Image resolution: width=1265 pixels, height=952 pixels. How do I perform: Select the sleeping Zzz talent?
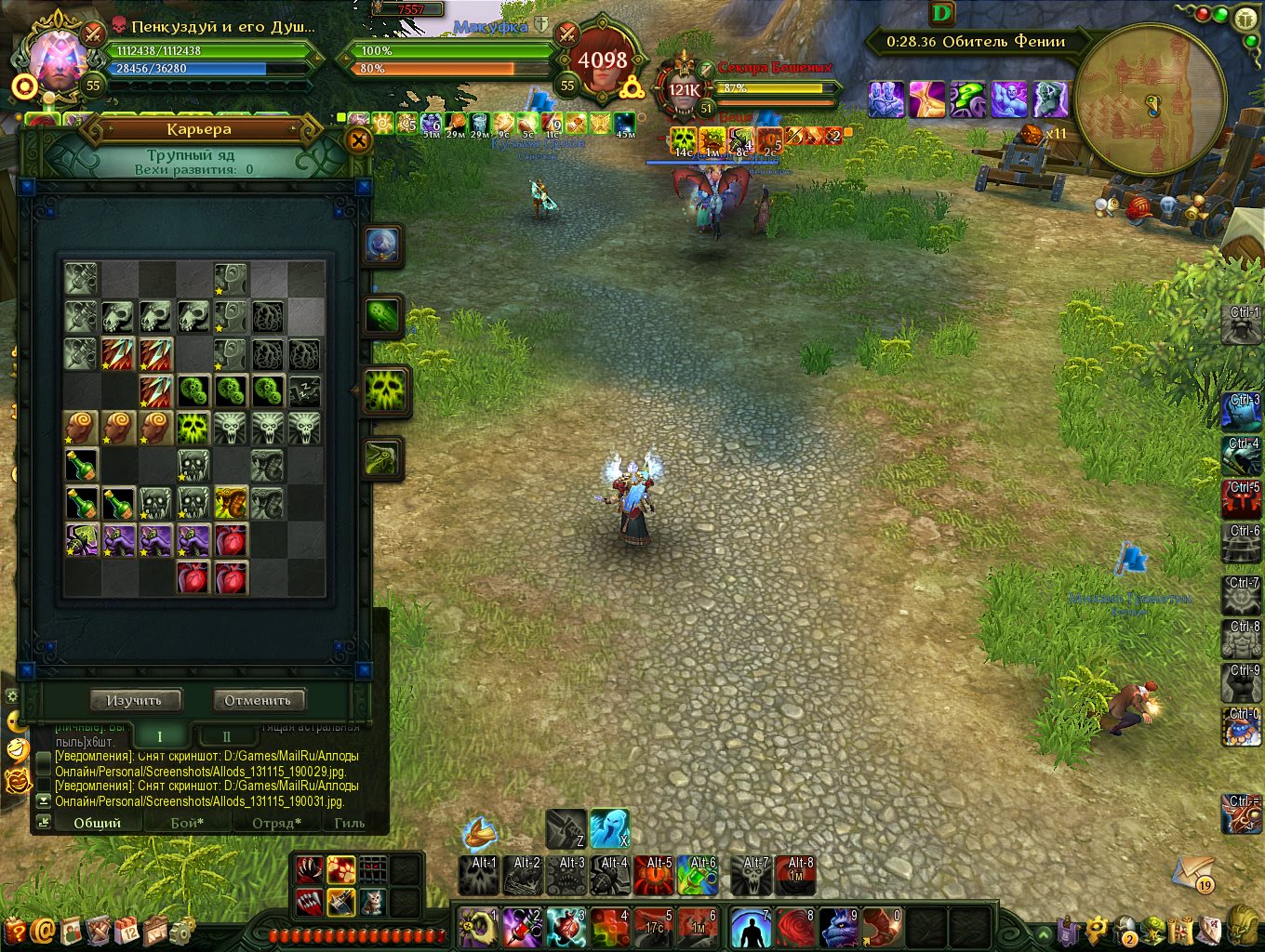tap(304, 390)
